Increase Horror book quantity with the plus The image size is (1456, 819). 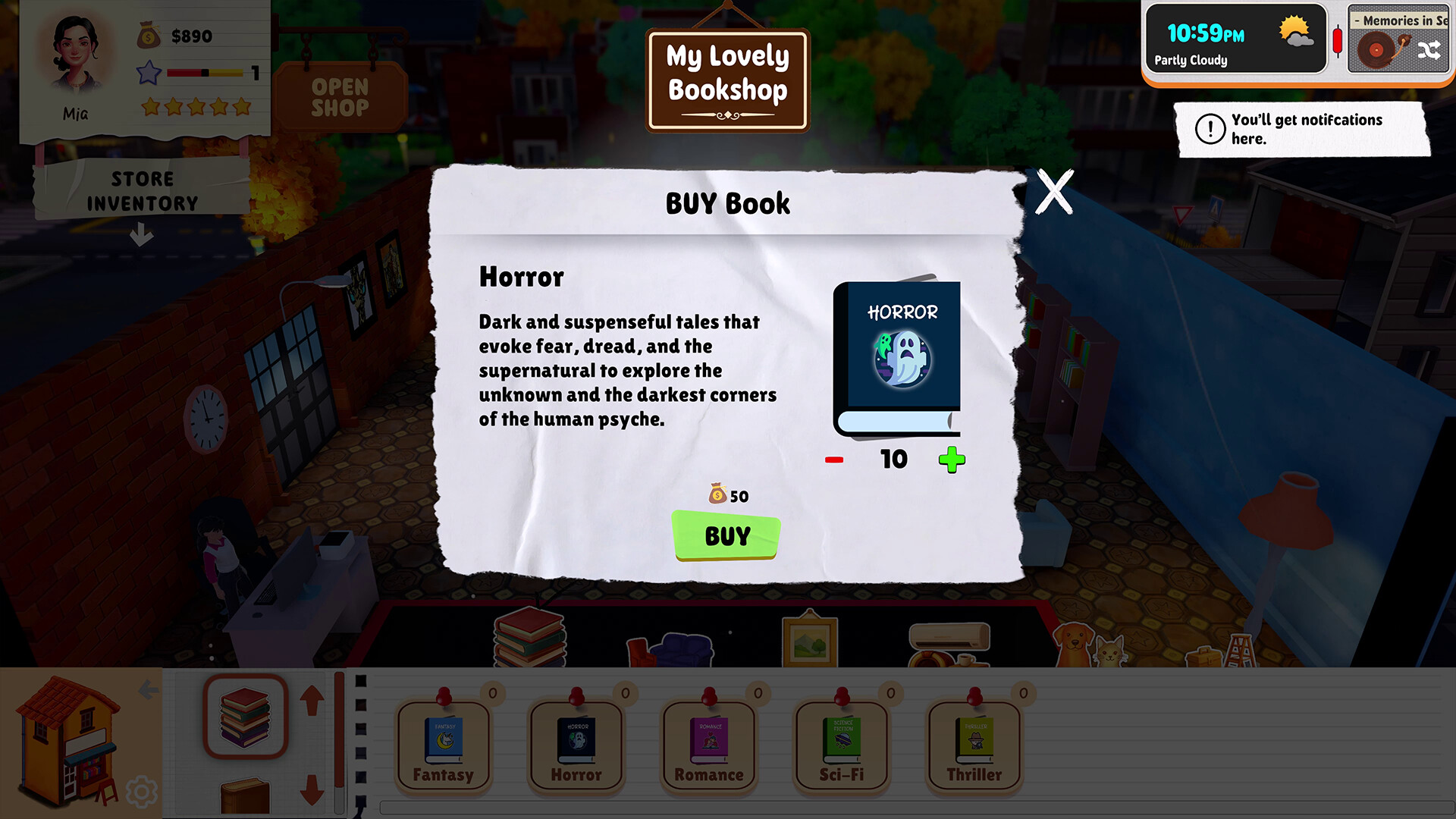[x=953, y=458]
